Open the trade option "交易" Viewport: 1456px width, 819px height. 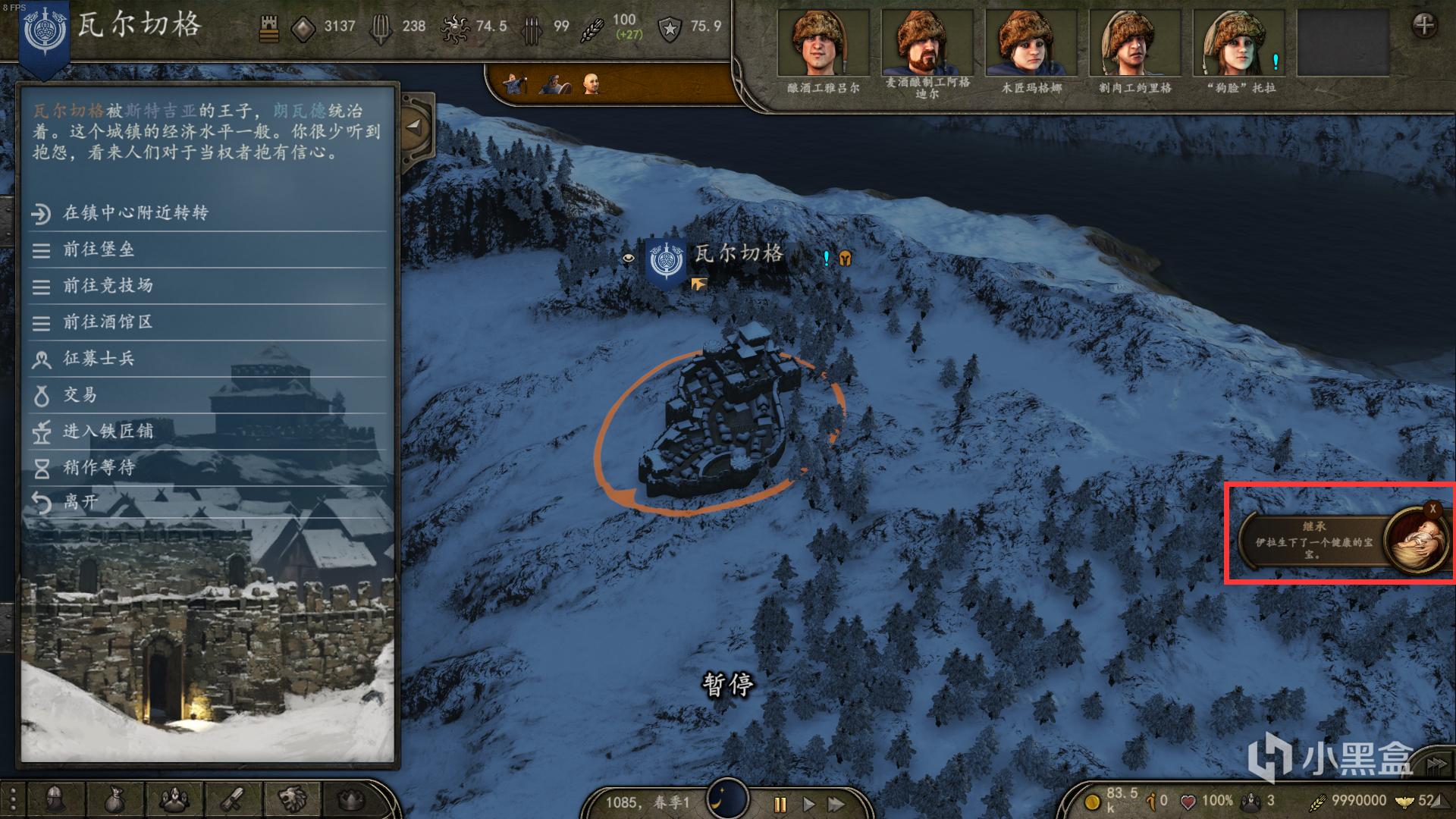point(80,395)
